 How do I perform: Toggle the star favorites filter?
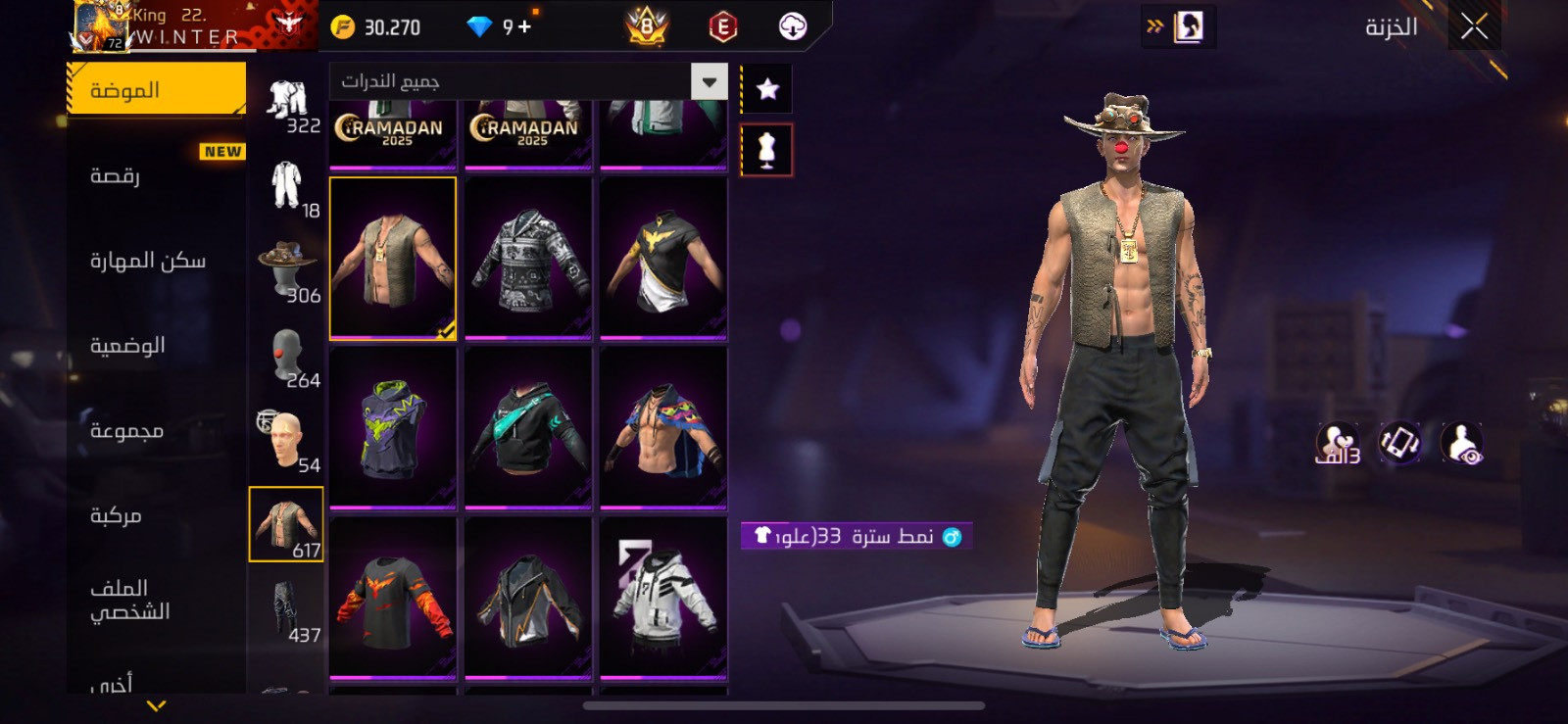767,89
